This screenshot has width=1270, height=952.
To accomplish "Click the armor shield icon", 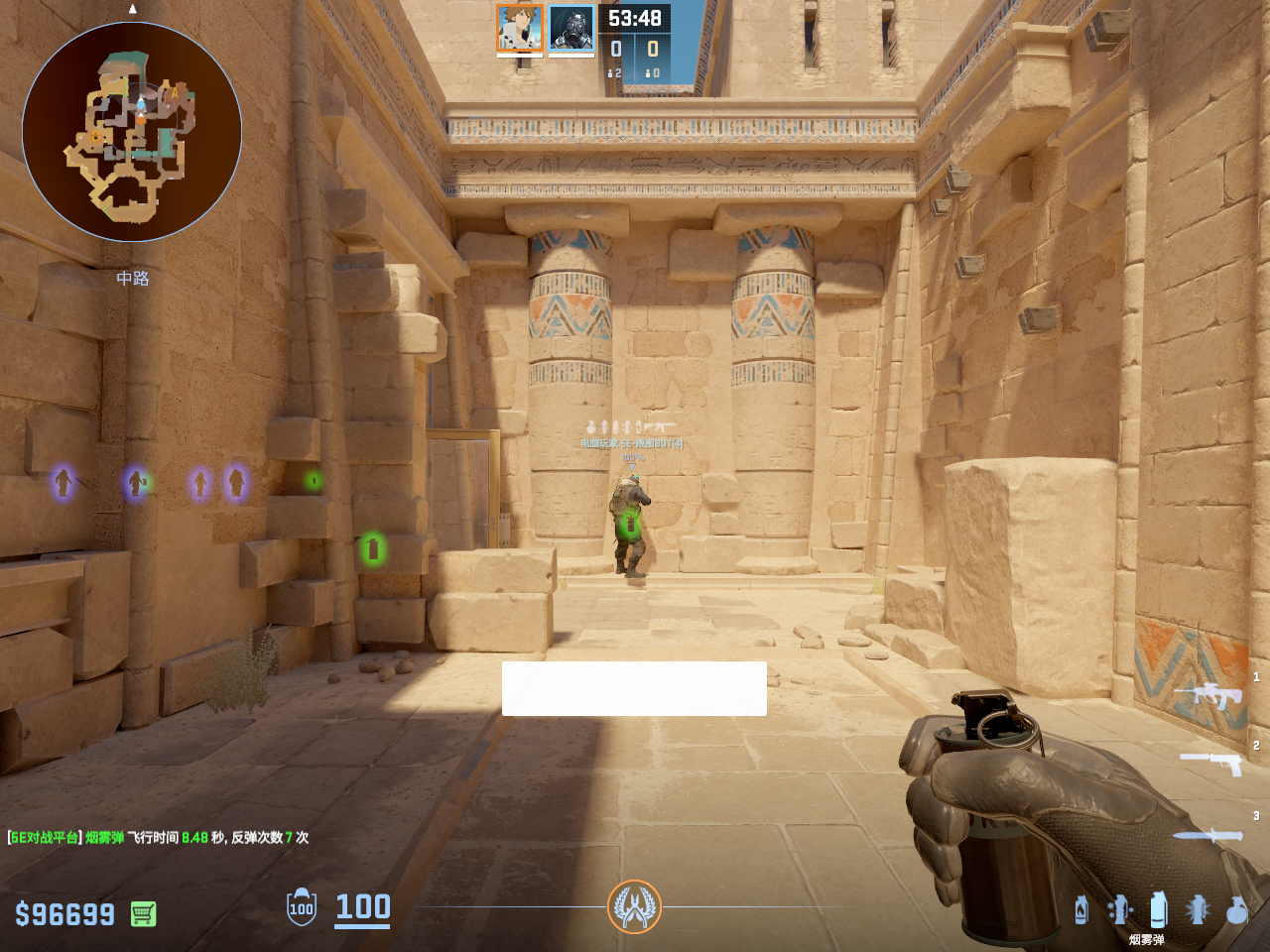I will point(302,907).
